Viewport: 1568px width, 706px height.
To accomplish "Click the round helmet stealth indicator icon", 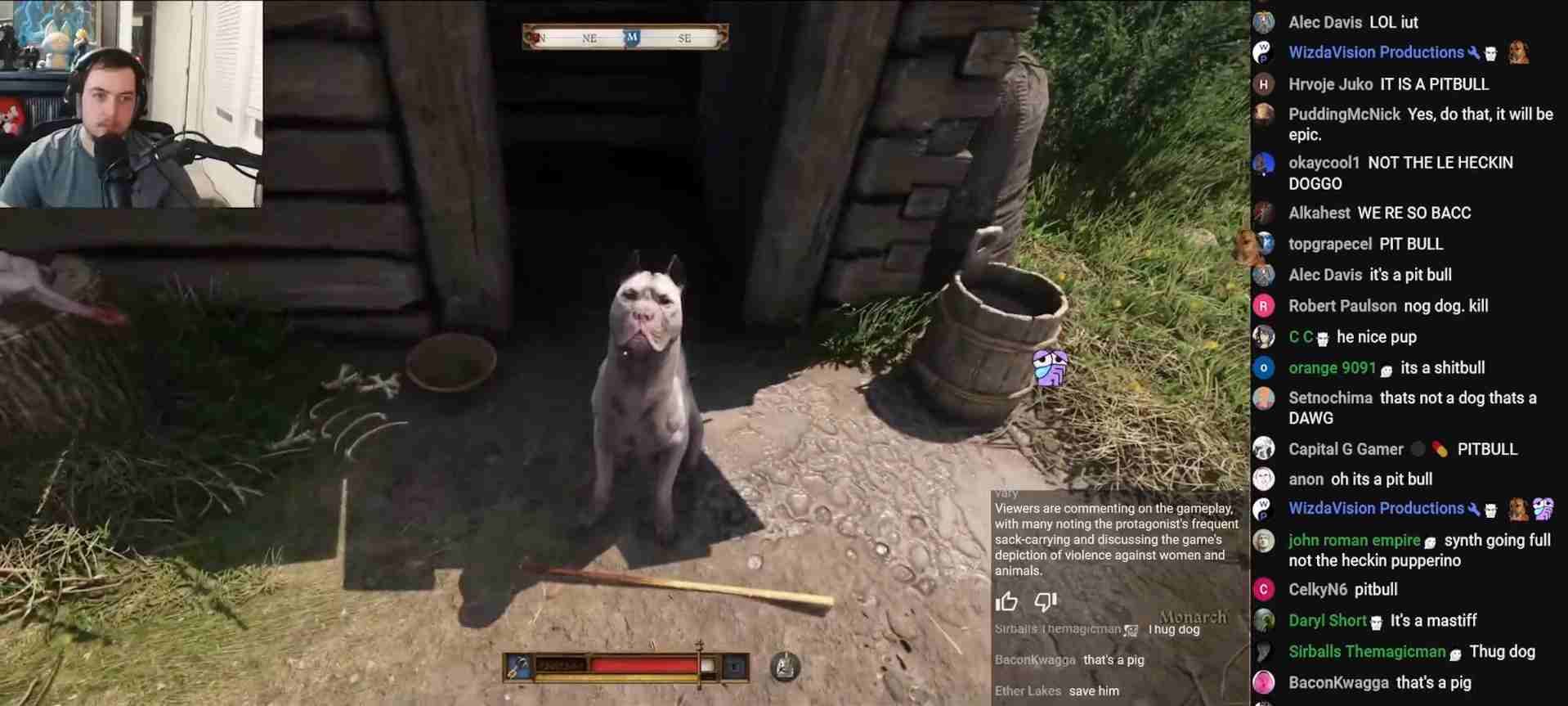I will pyautogui.click(x=785, y=667).
